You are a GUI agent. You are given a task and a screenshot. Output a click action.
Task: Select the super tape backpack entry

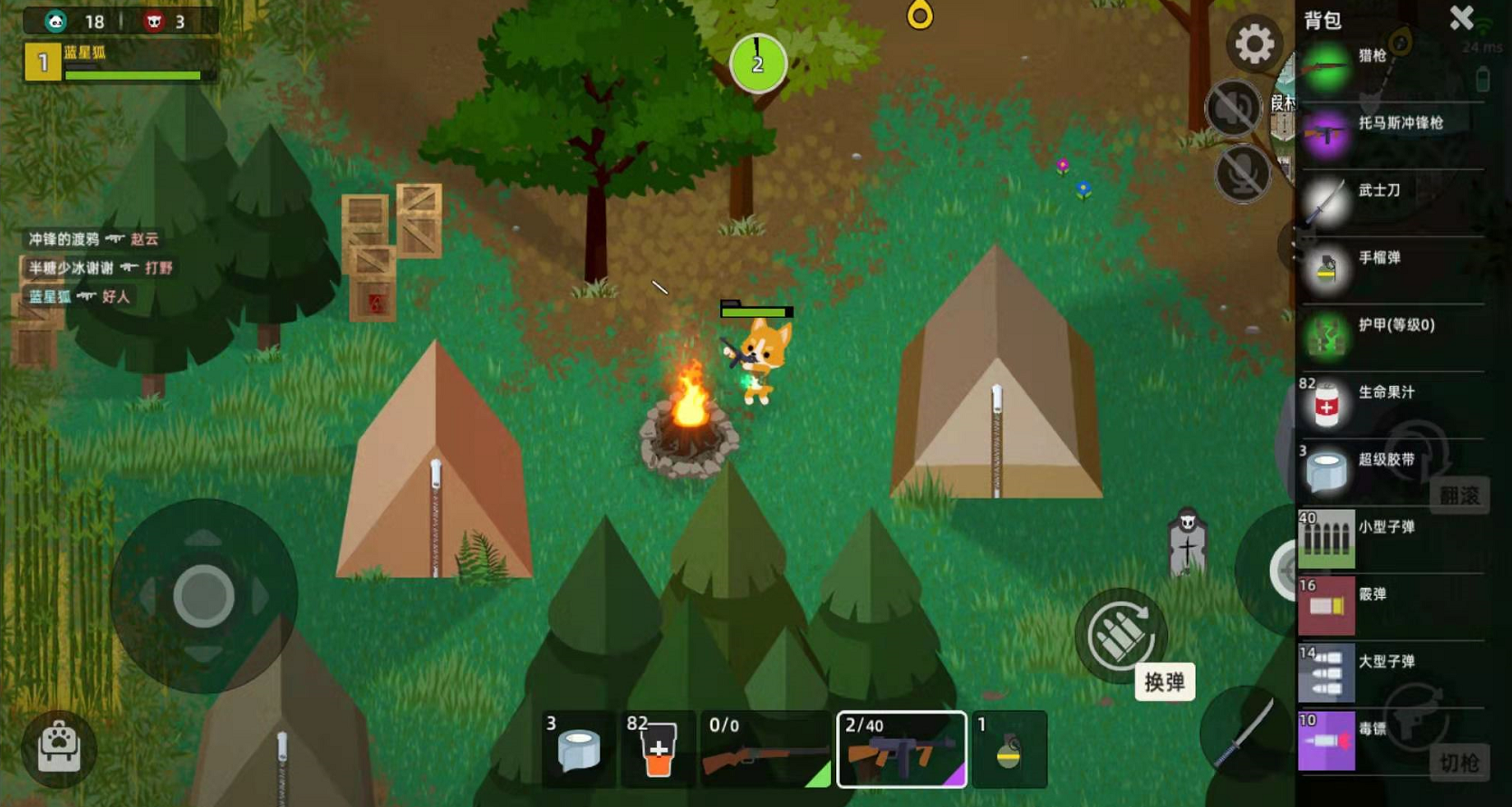(1391, 471)
